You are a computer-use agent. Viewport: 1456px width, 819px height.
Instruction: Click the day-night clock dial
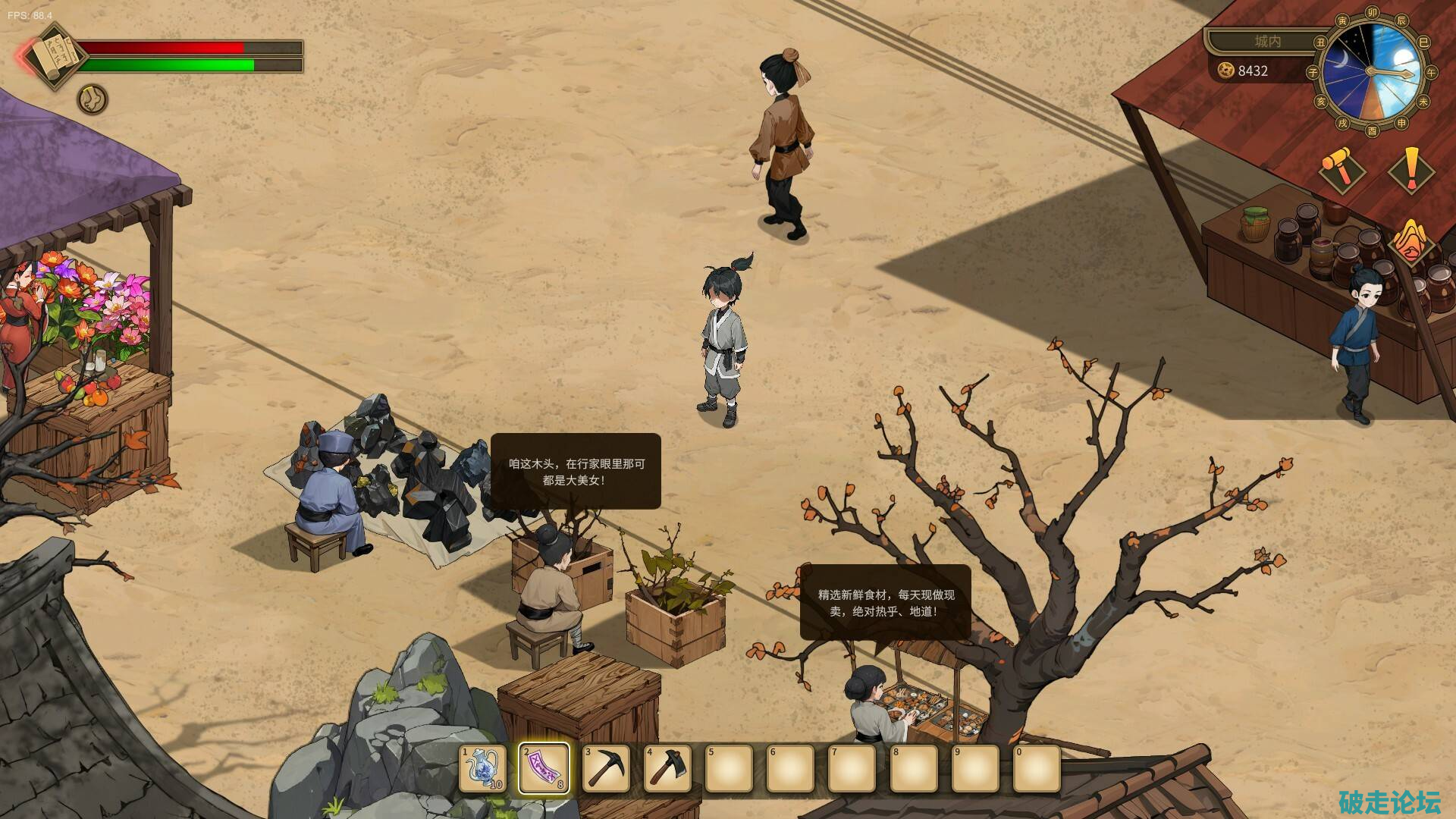point(1371,72)
